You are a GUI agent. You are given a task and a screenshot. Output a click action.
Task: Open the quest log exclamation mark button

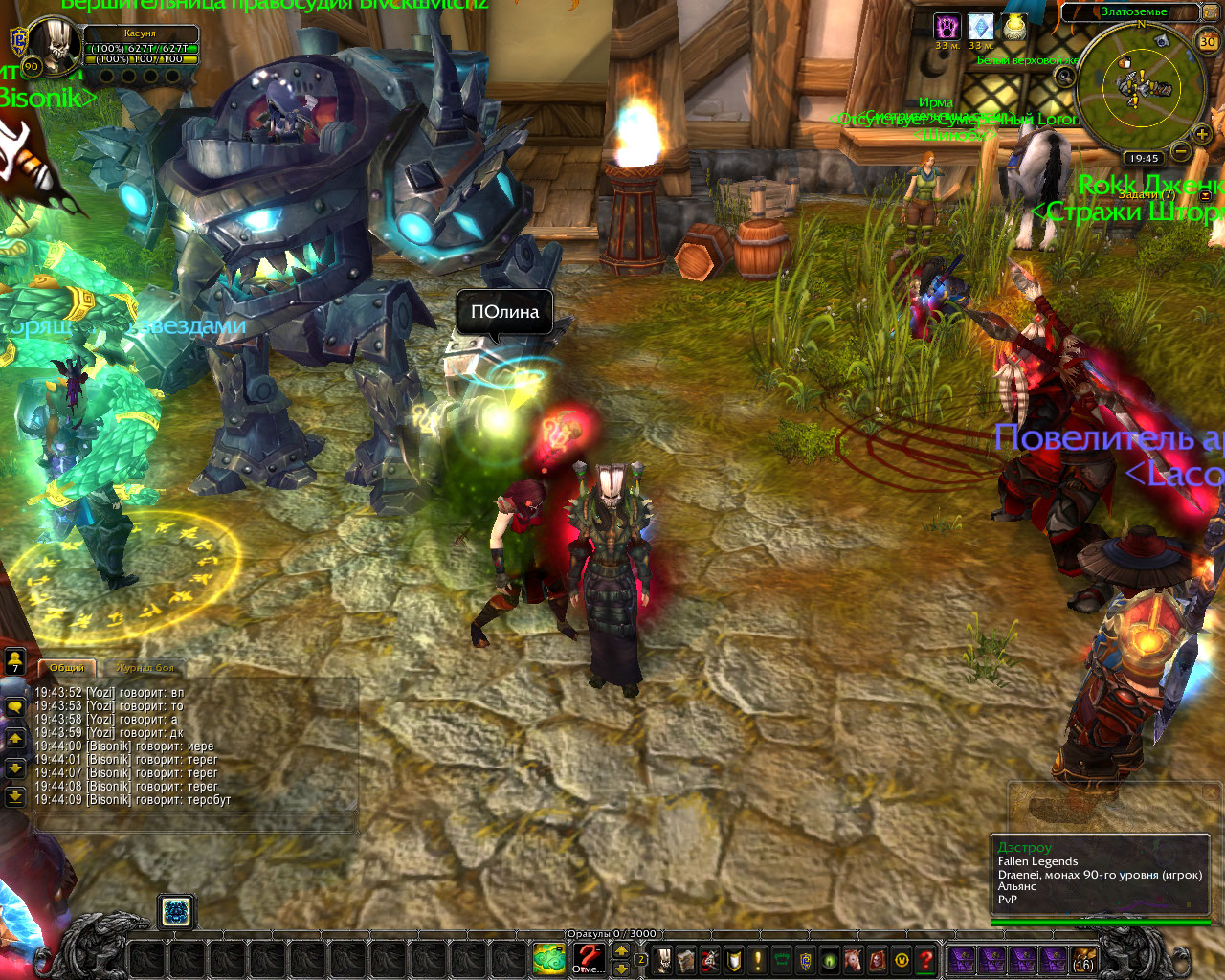point(758,959)
